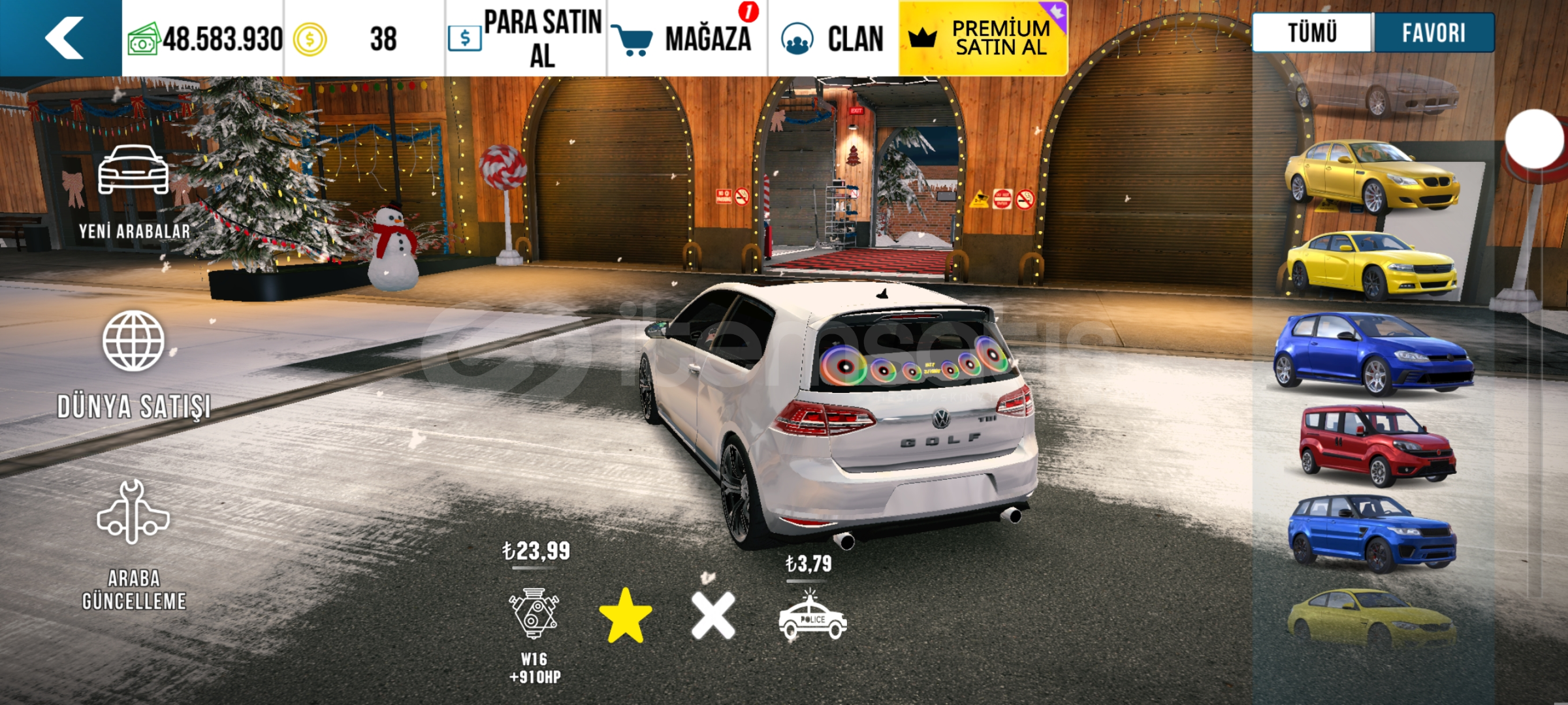The image size is (1568, 705).
Task: Click the white X icon
Action: point(712,616)
